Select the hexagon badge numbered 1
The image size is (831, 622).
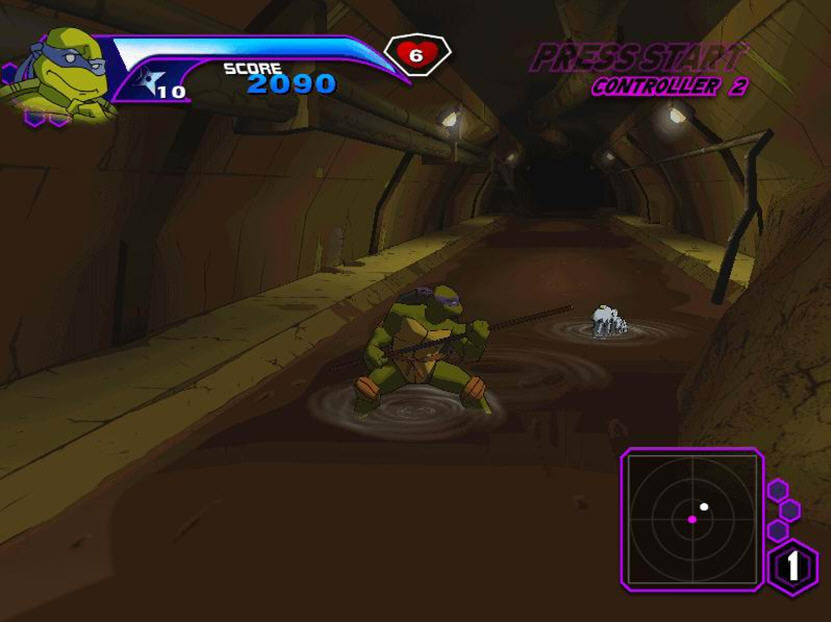pos(793,566)
